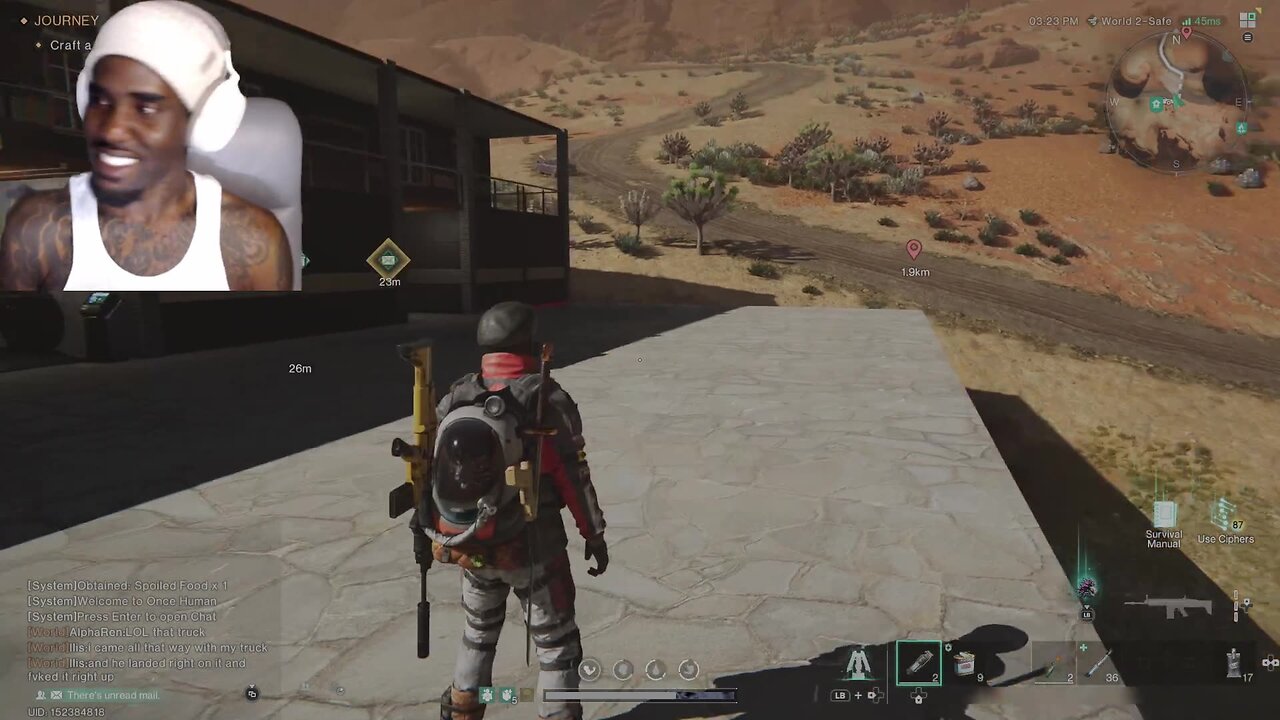Image resolution: width=1280 pixels, height=720 pixels.
Task: Toggle the first circular status icon near stamina
Action: [x=589, y=670]
